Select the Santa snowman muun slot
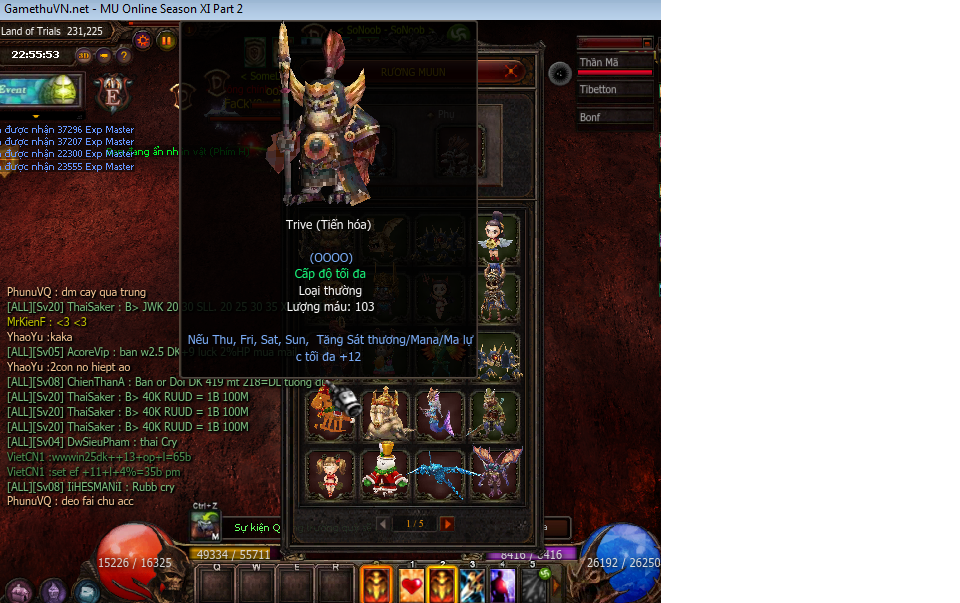Viewport: 960px width, 603px height. coord(386,474)
